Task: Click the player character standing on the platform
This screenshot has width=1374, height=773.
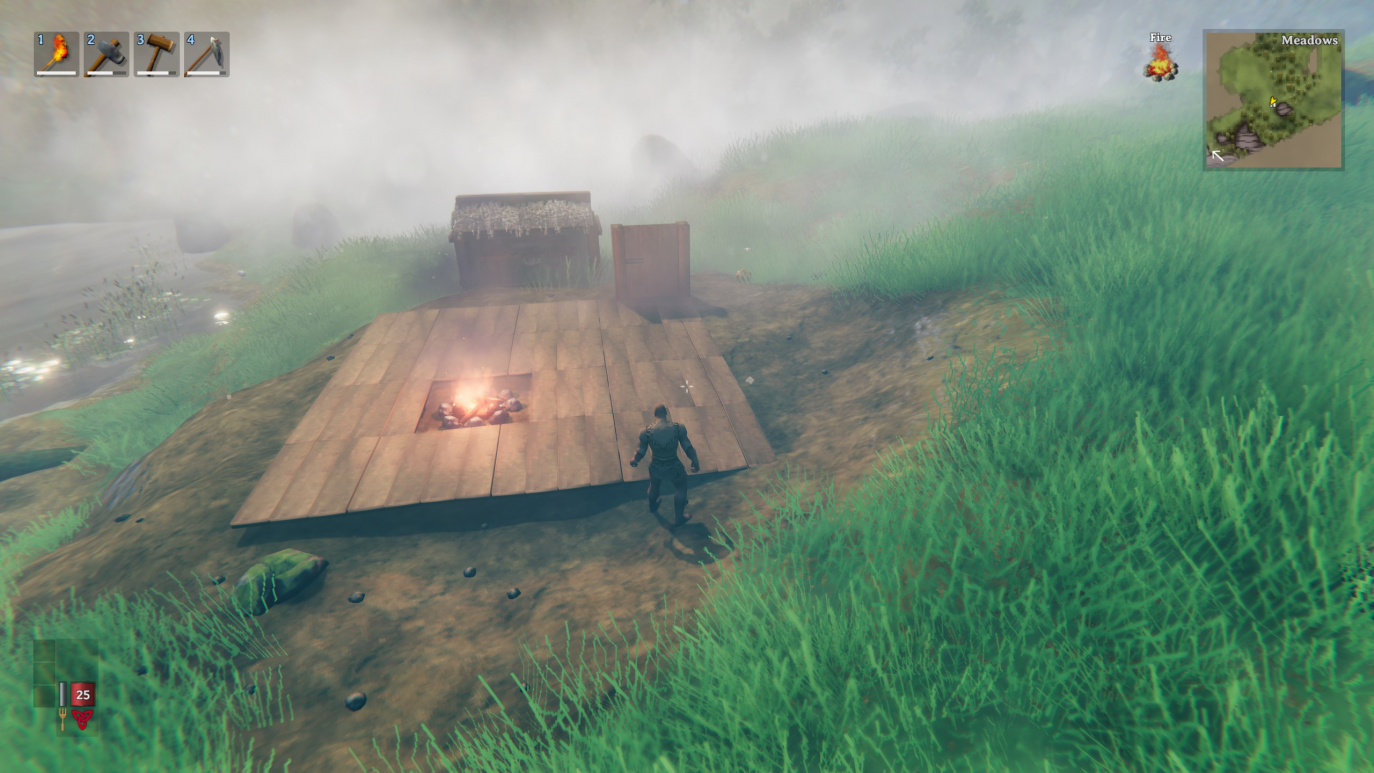Action: (666, 460)
